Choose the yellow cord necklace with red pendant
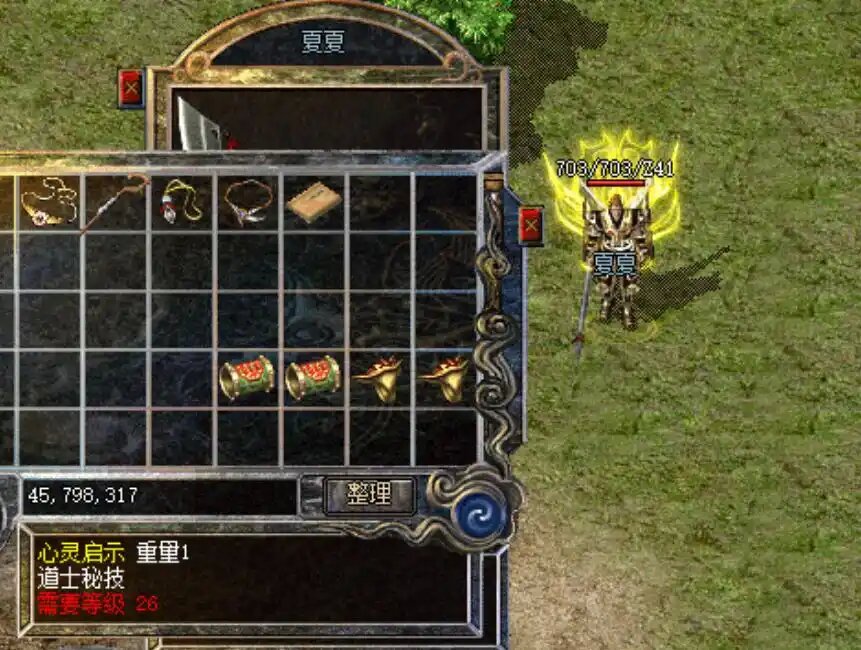 [x=181, y=201]
